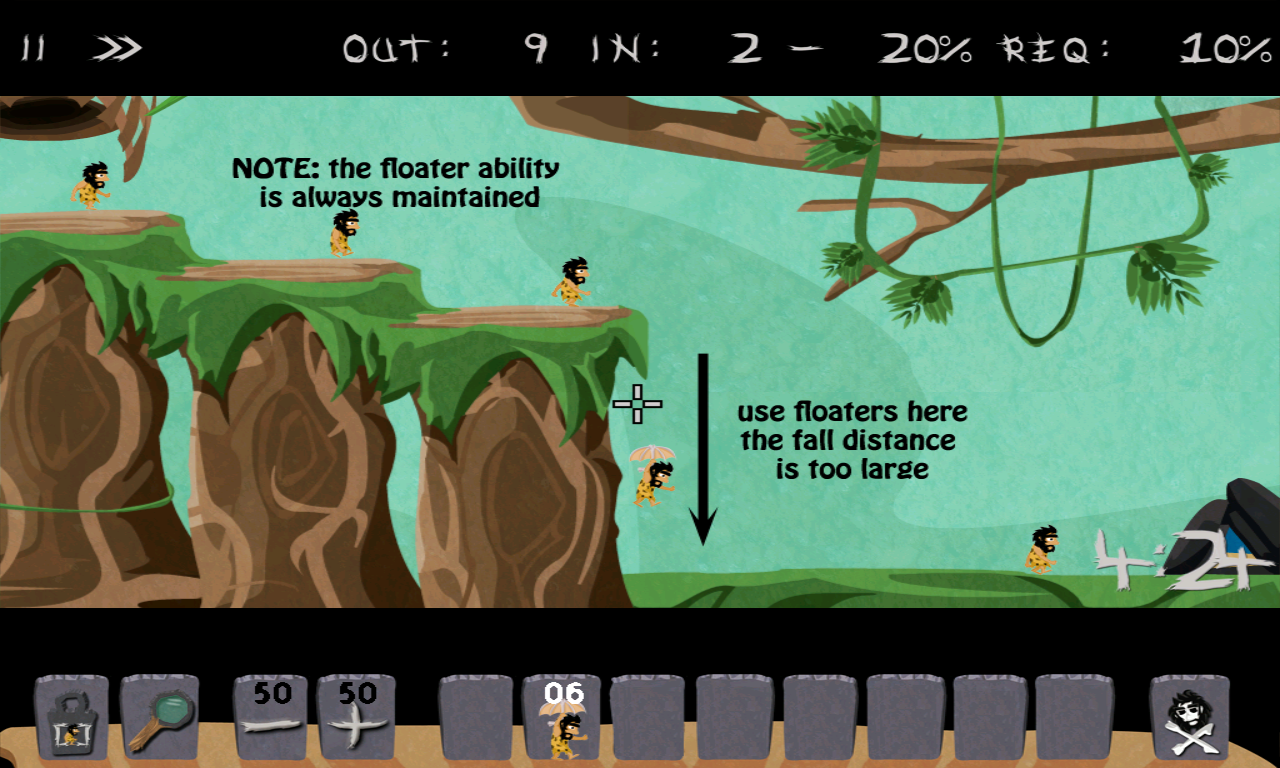Activate fast-forward speed
The image size is (1280, 768).
tap(118, 48)
